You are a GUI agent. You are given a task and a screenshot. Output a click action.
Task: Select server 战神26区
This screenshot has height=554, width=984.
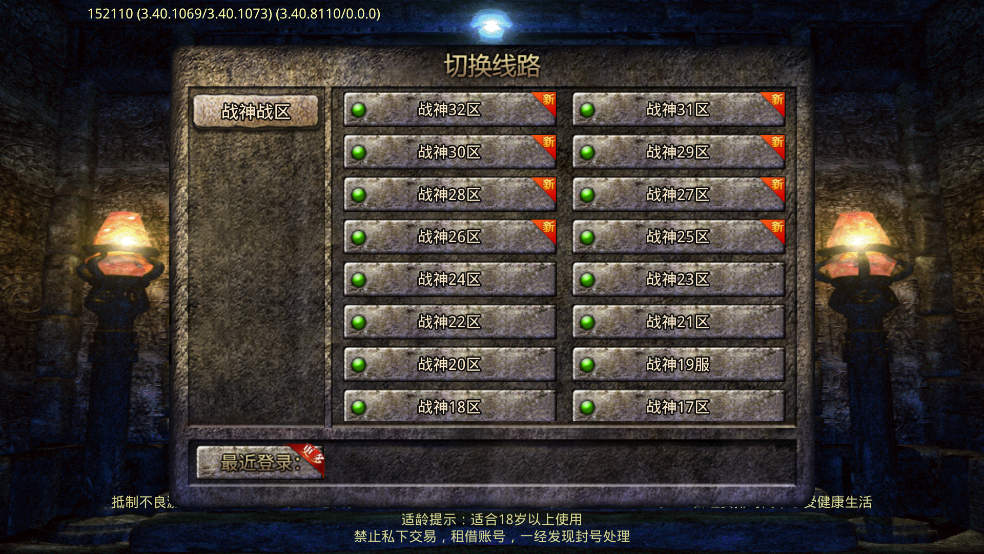tap(449, 237)
